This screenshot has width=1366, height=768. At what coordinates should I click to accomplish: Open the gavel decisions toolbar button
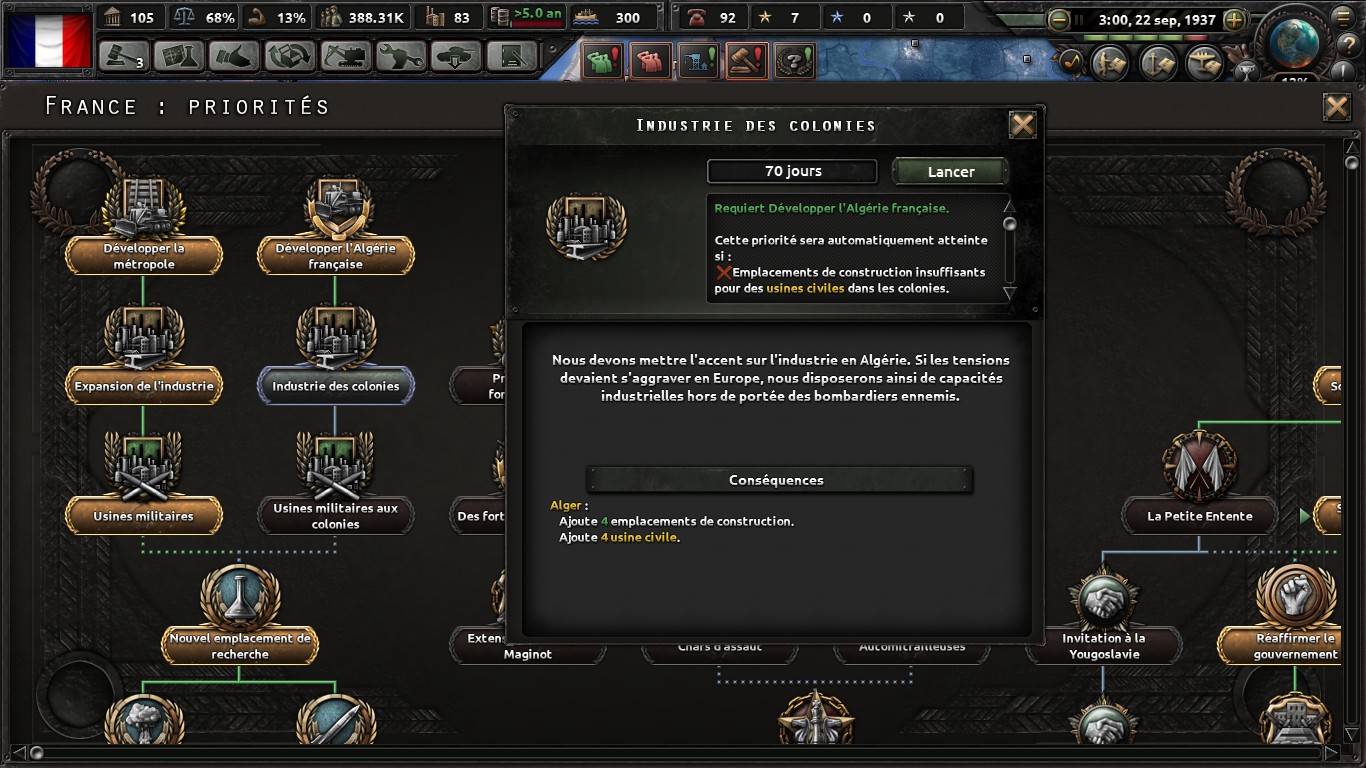(x=124, y=56)
